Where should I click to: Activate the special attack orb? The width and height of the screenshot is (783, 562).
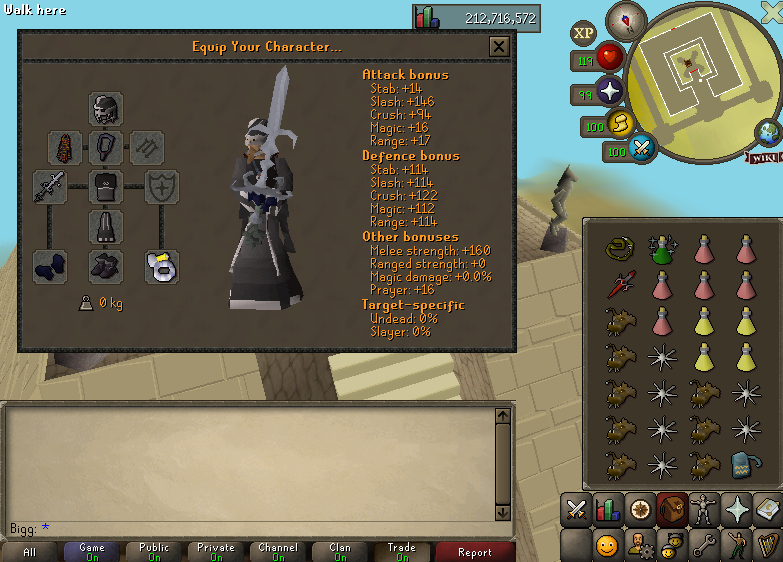coord(642,150)
